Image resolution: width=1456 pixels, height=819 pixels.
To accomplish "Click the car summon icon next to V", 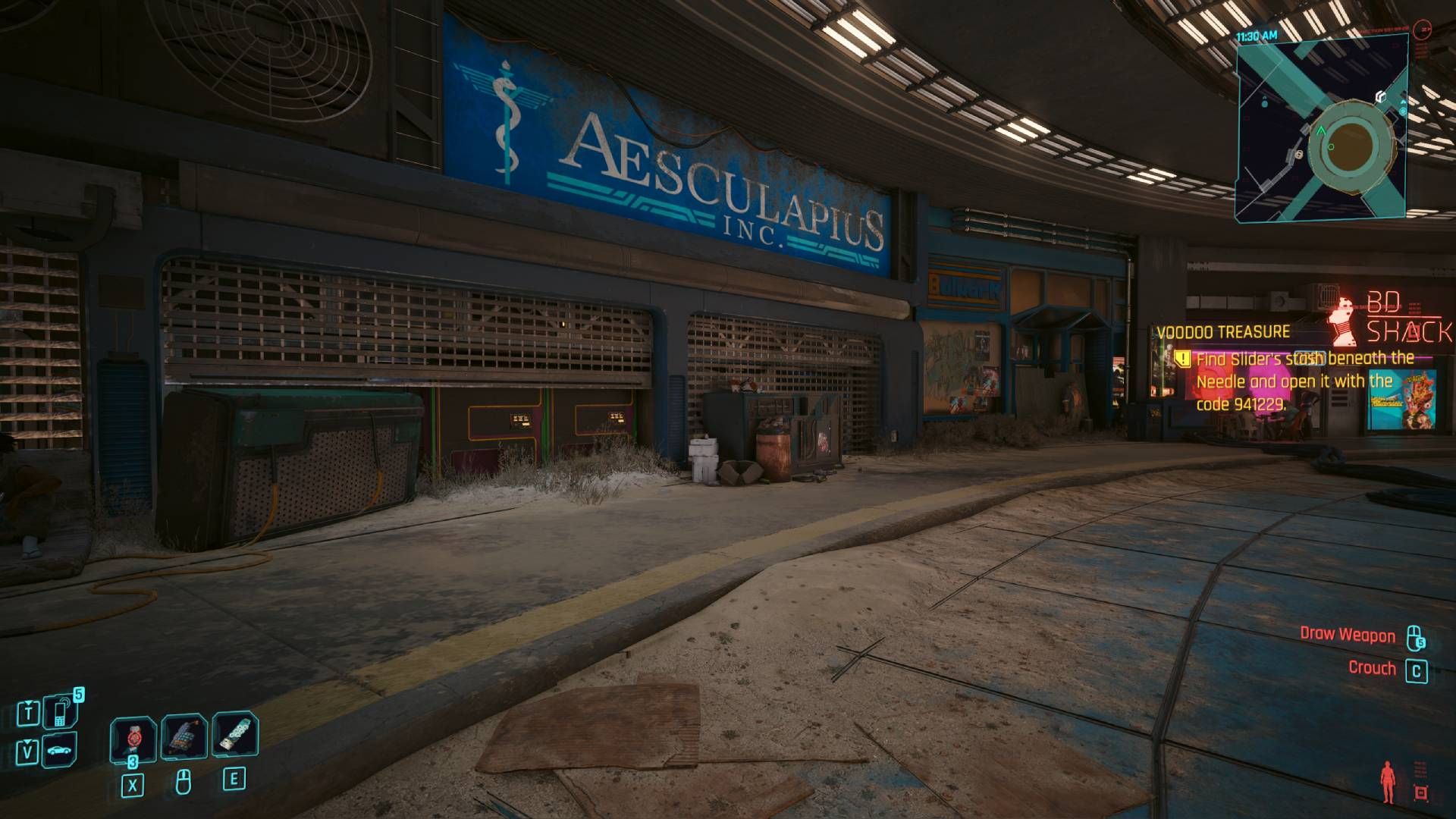I will tap(58, 750).
